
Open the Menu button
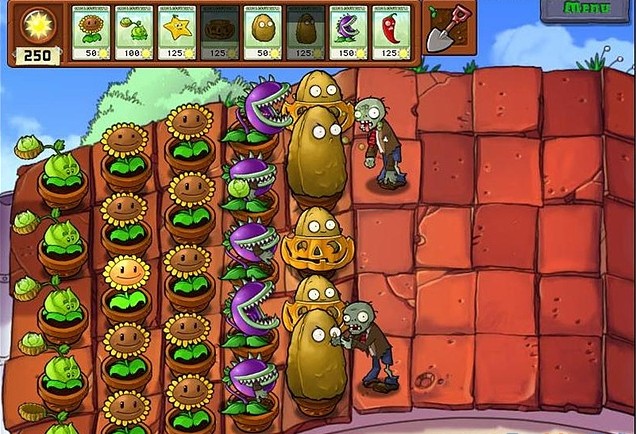pos(587,10)
